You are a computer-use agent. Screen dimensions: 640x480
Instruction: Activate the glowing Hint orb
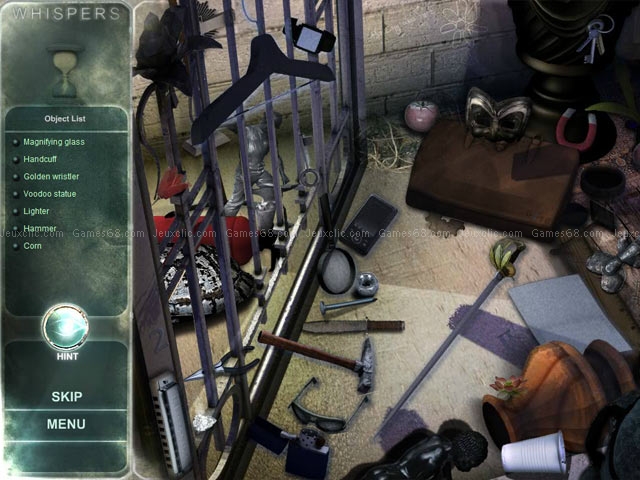(x=66, y=327)
